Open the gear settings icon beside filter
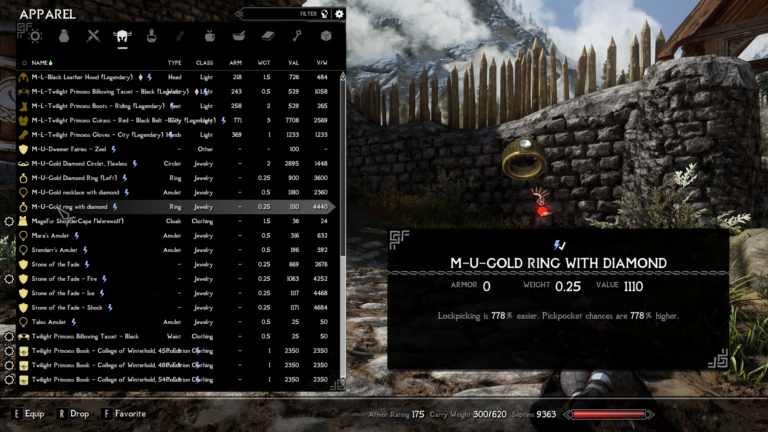Screen dimensions: 768x432 click(339, 14)
